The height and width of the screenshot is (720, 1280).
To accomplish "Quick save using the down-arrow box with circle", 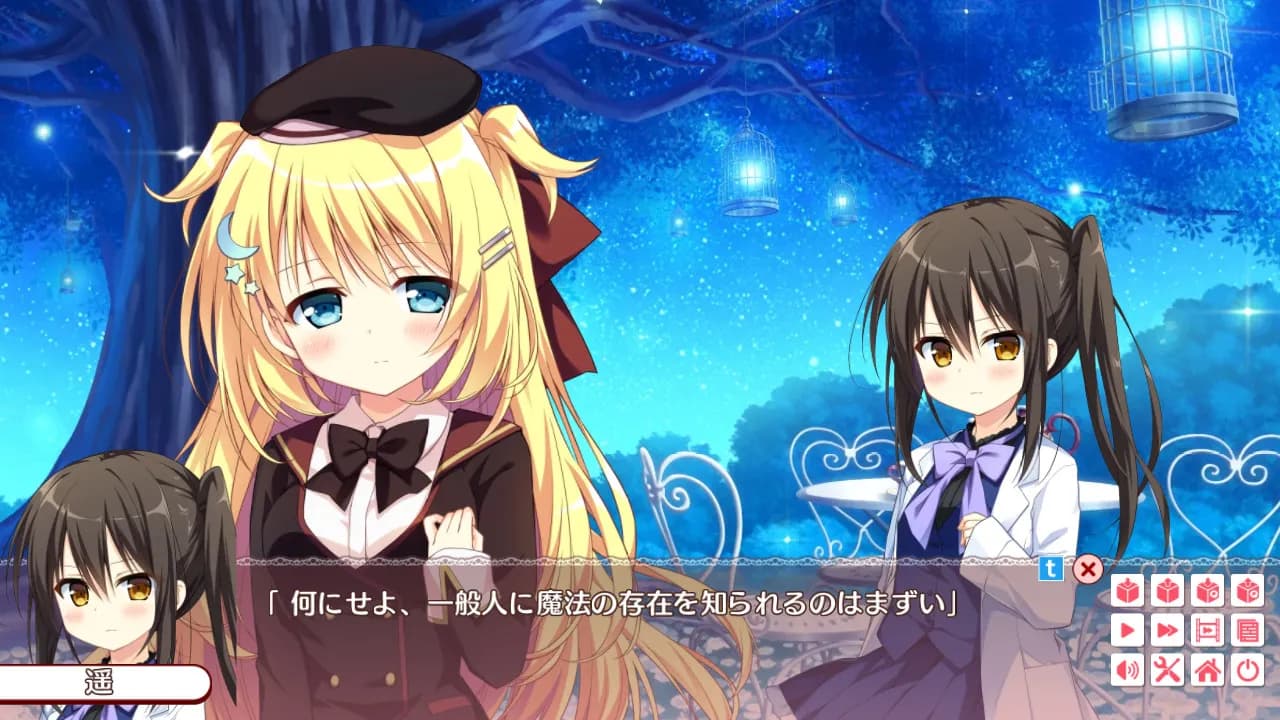I will [1208, 591].
